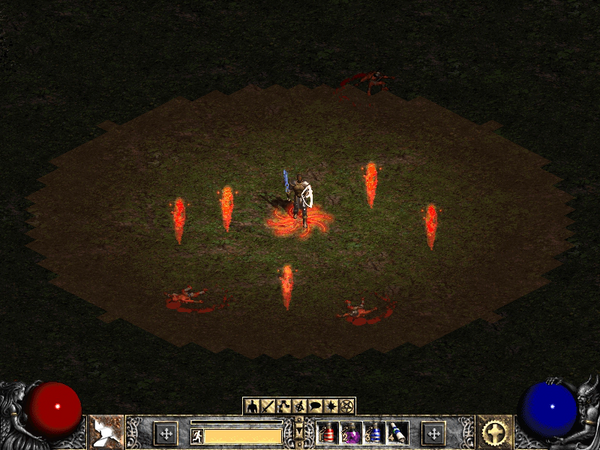Toggle the run/walk button
The width and height of the screenshot is (600, 450).
(197, 435)
